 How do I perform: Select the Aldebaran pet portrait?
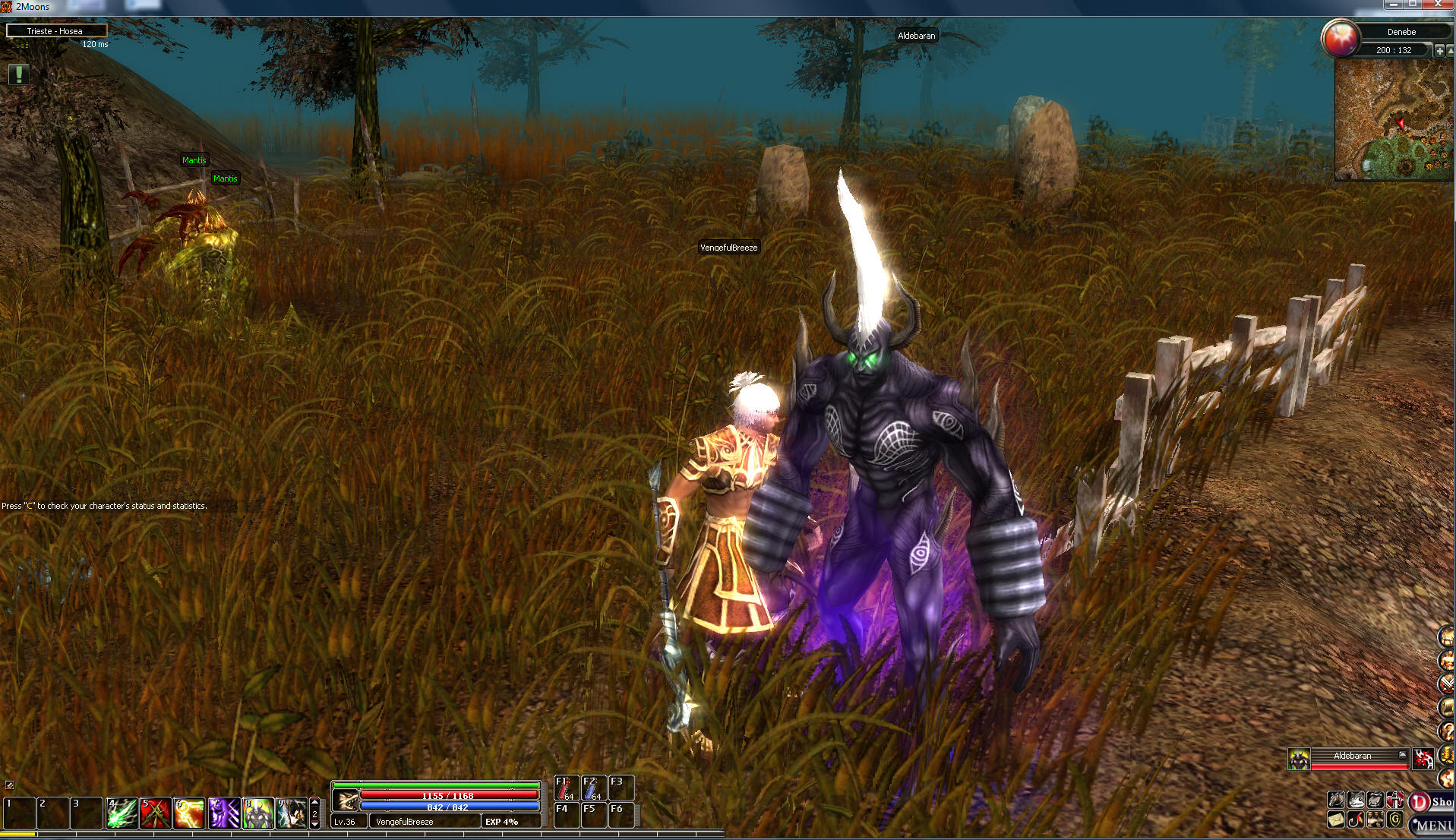coord(1299,758)
